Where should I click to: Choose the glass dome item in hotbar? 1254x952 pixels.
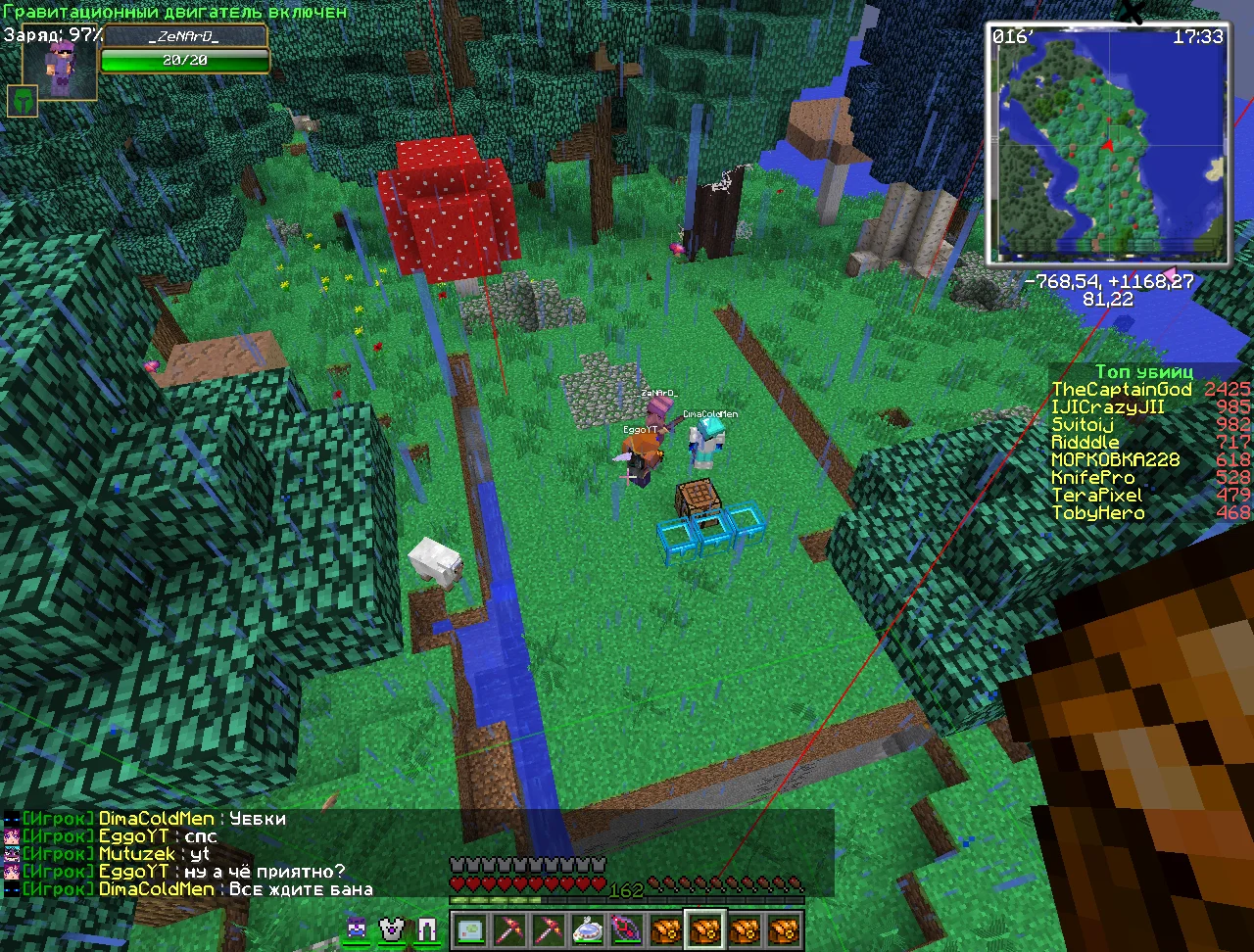pos(587,929)
